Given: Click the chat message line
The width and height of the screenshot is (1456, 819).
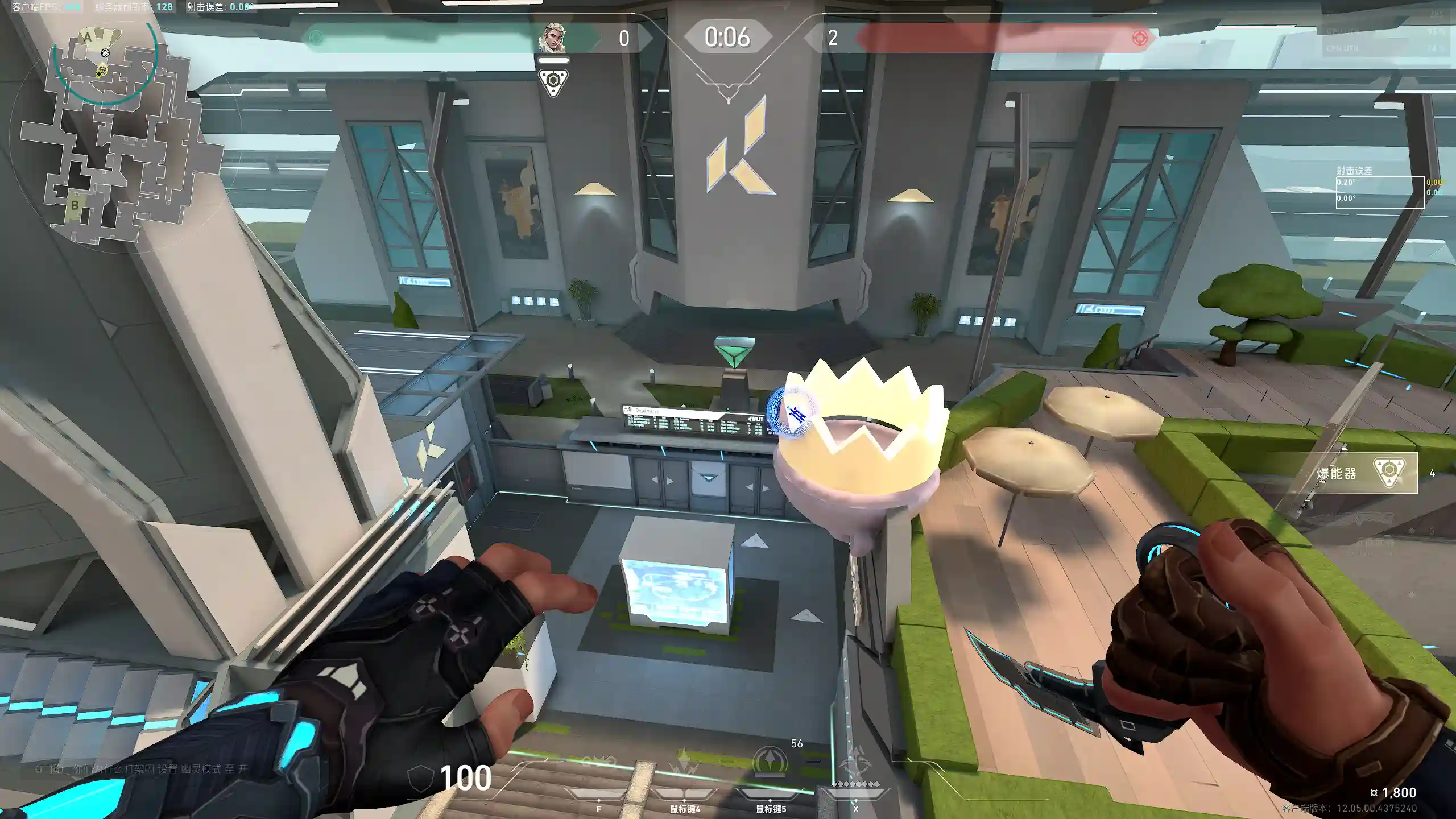Looking at the screenshot, I should click(142, 769).
